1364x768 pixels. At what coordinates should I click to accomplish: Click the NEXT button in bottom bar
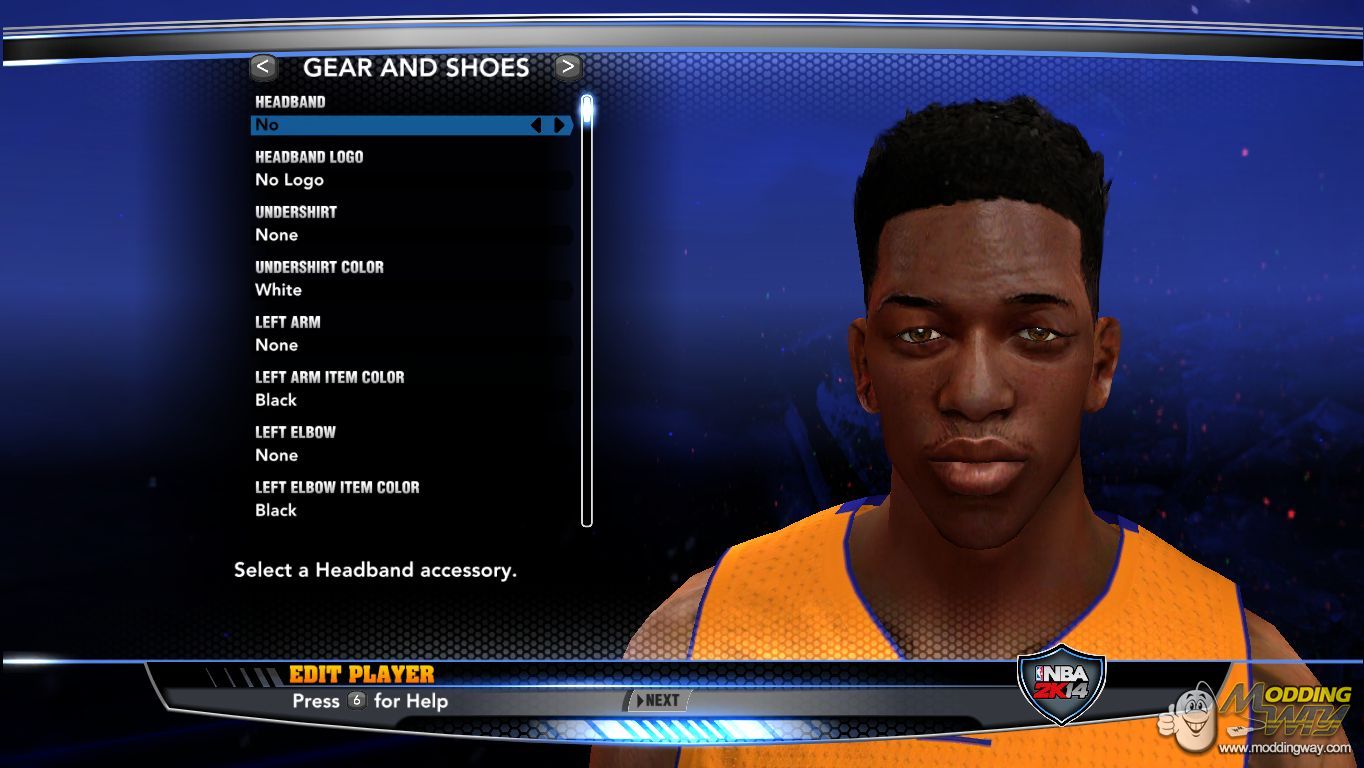coord(657,701)
